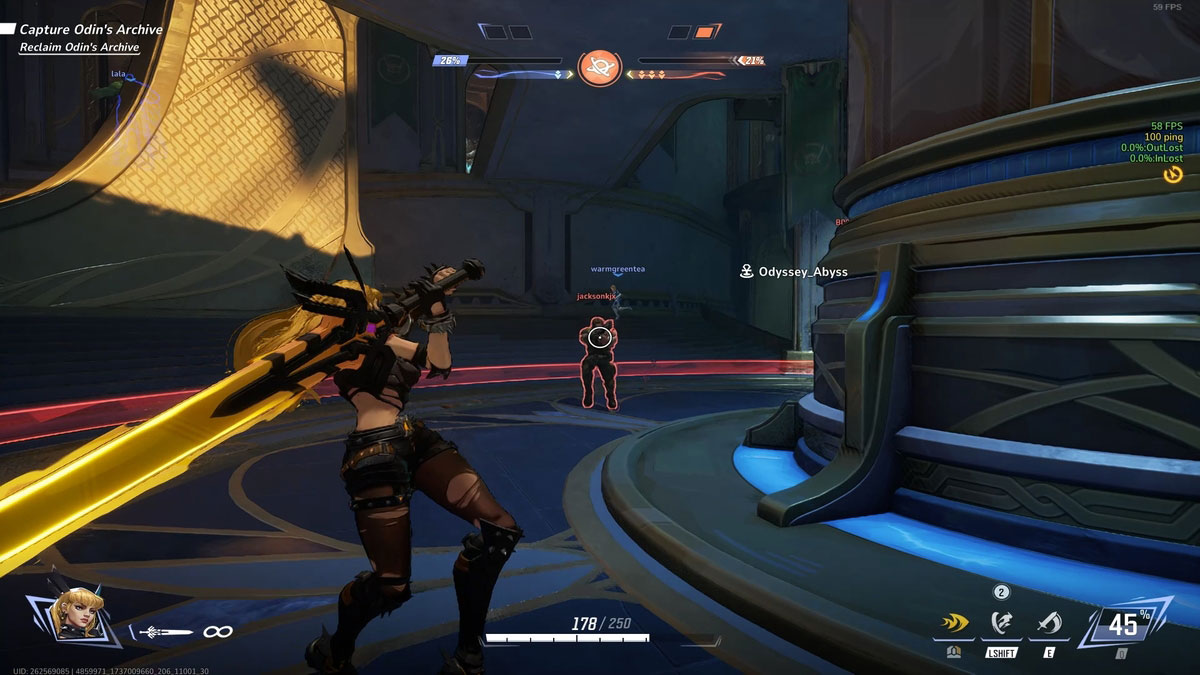Use the LSHIFT portal ability icon
1200x675 pixels.
pos(1001,625)
